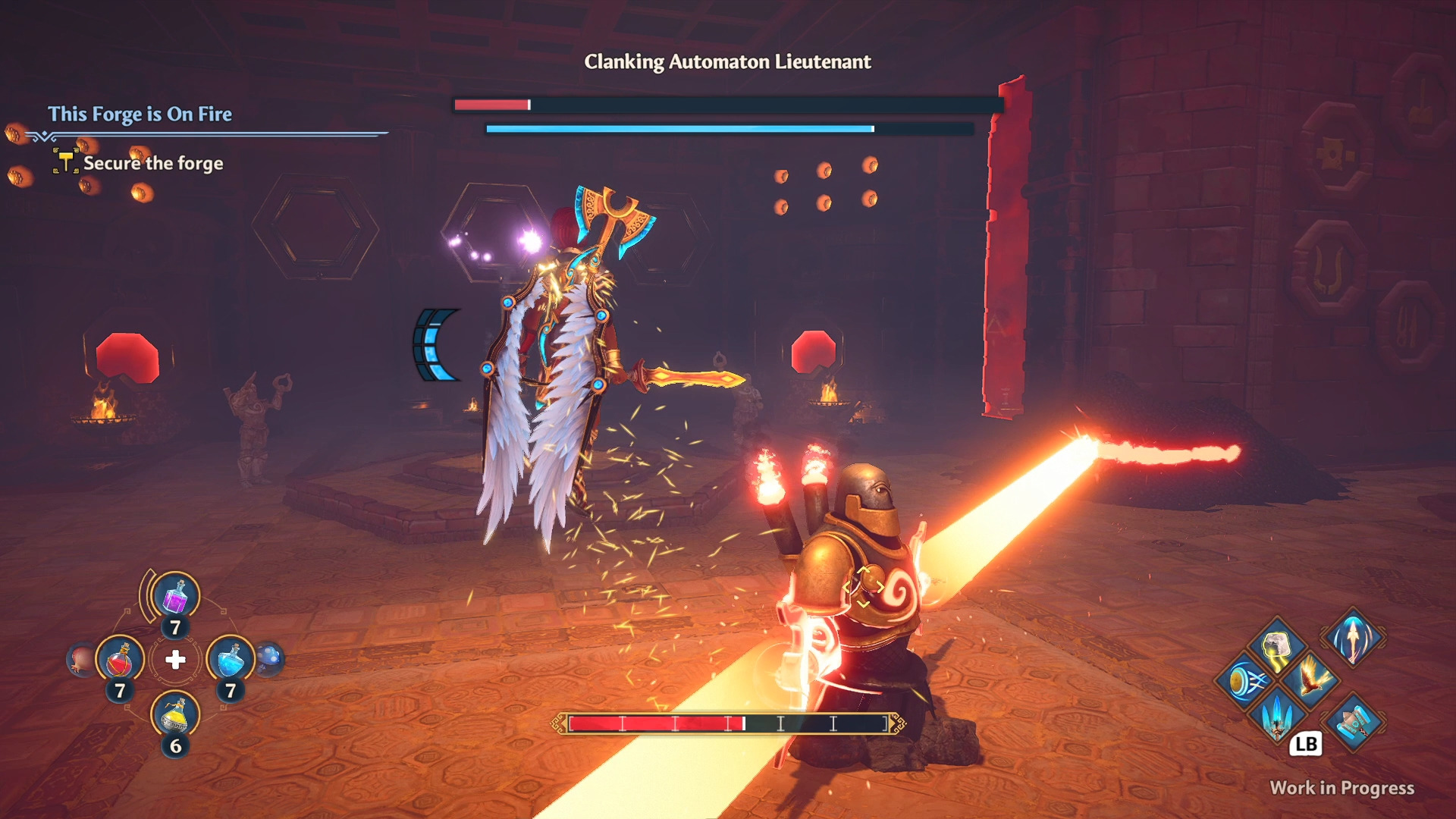Select the pomegranate ingredient icon
This screenshot has height=819, width=1456.
(x=80, y=660)
